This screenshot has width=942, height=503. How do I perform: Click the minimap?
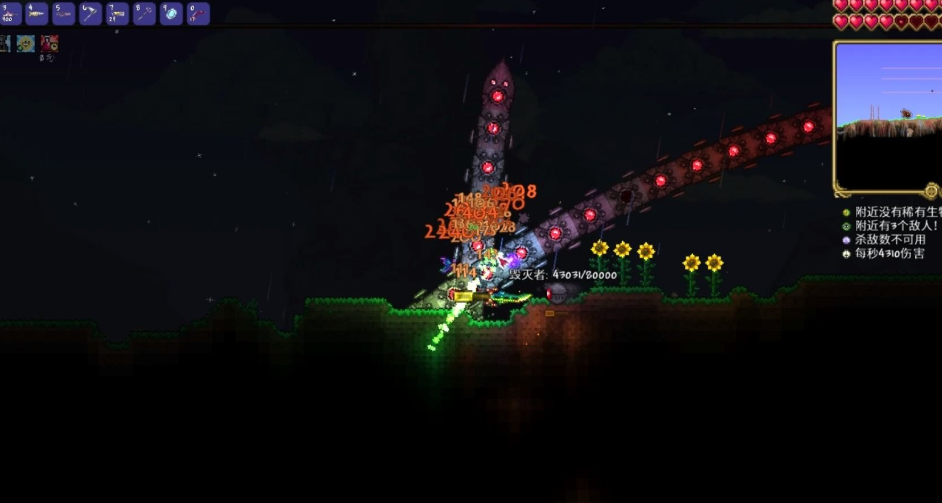click(886, 116)
